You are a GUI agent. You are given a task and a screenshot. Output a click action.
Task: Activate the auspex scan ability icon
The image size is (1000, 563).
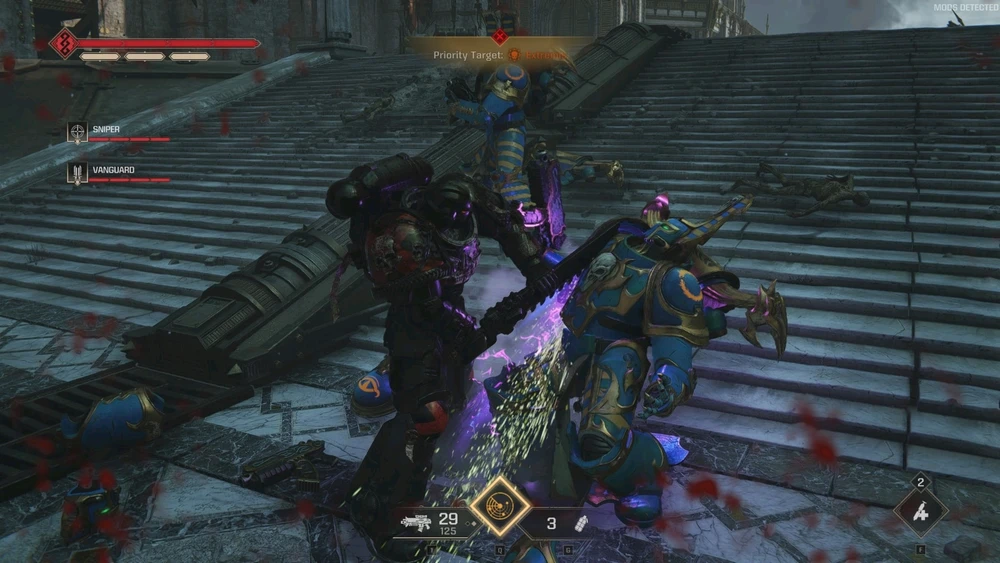click(x=500, y=508)
